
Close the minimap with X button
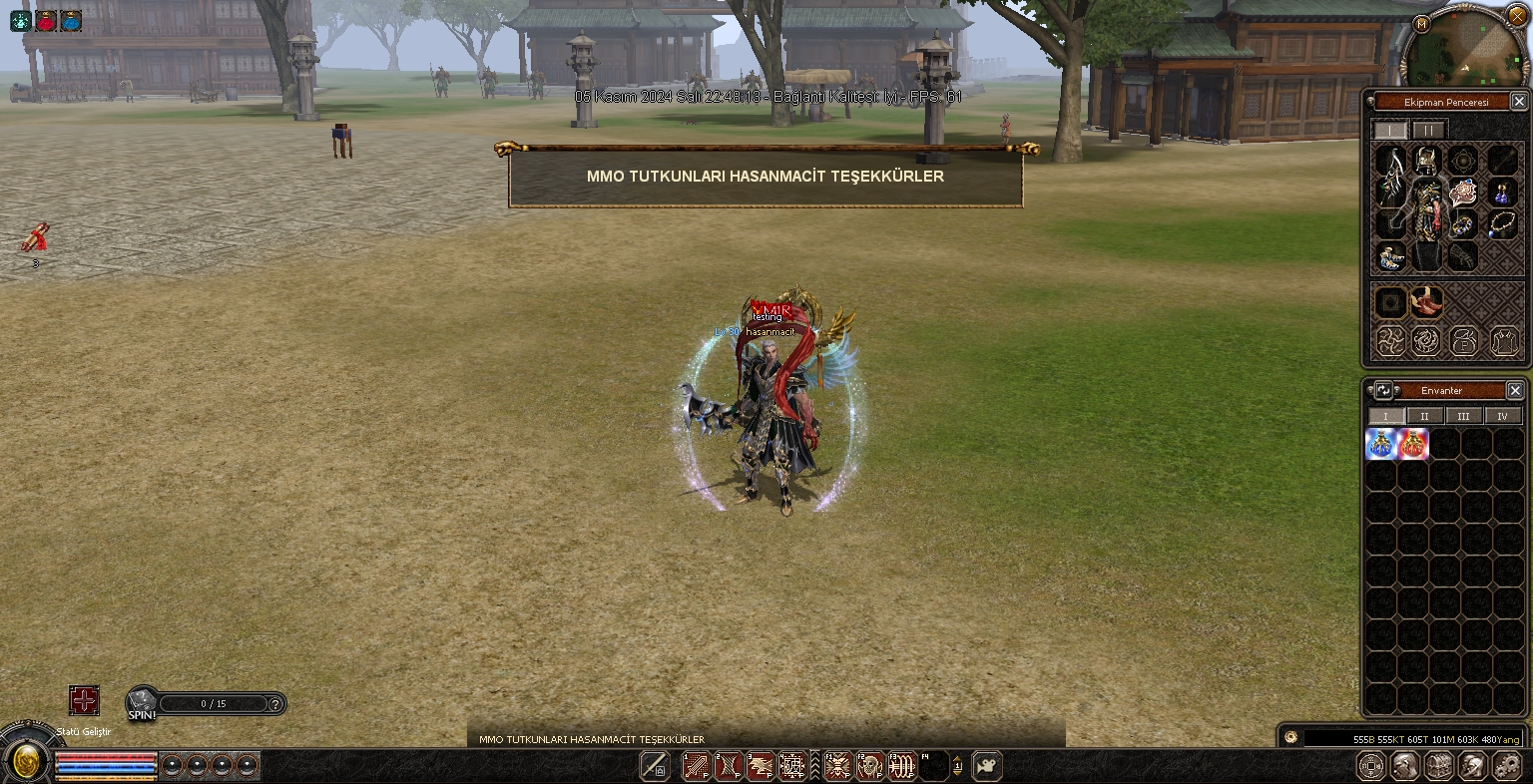tap(1517, 17)
